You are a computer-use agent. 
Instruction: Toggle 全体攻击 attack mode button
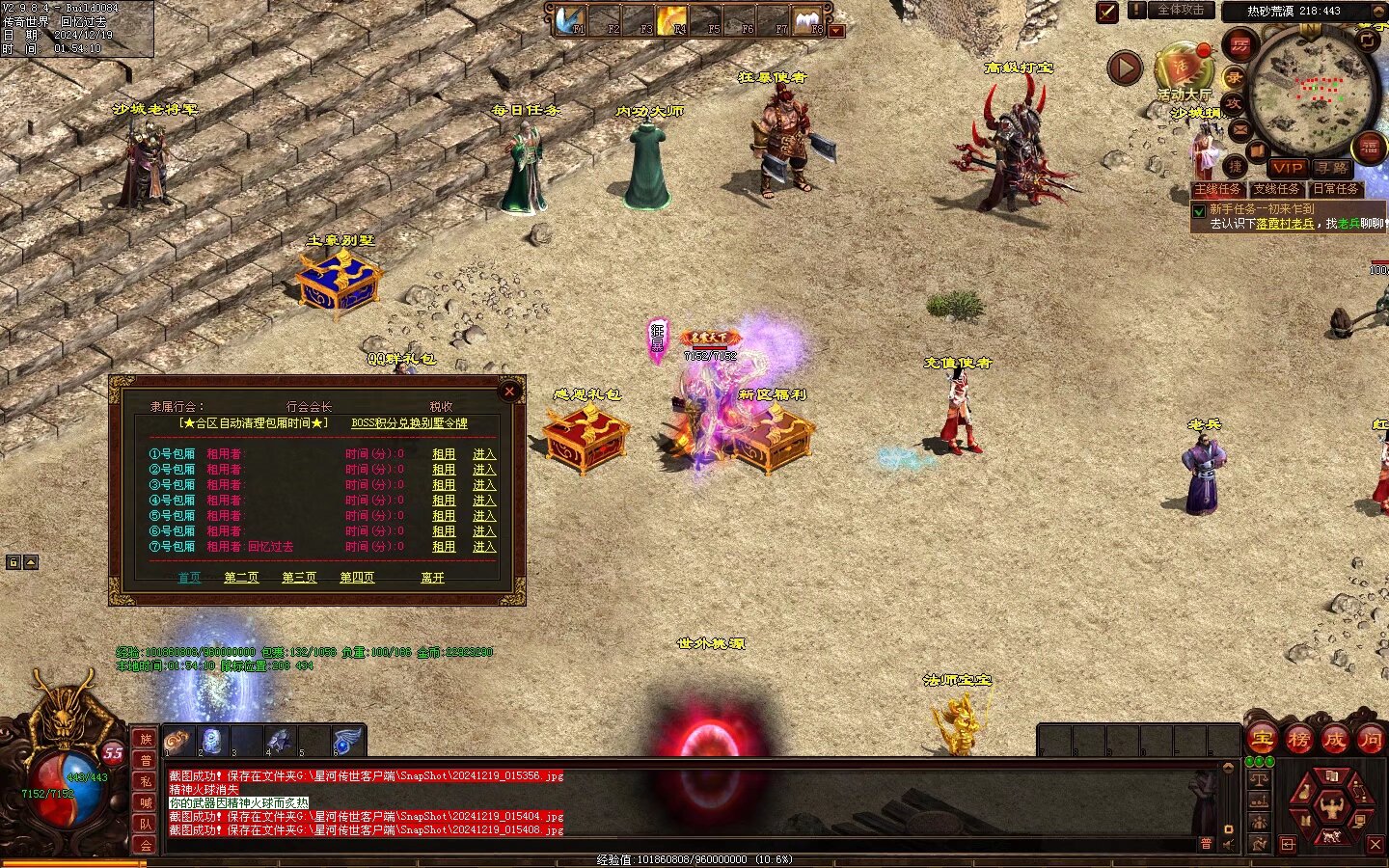(1181, 11)
